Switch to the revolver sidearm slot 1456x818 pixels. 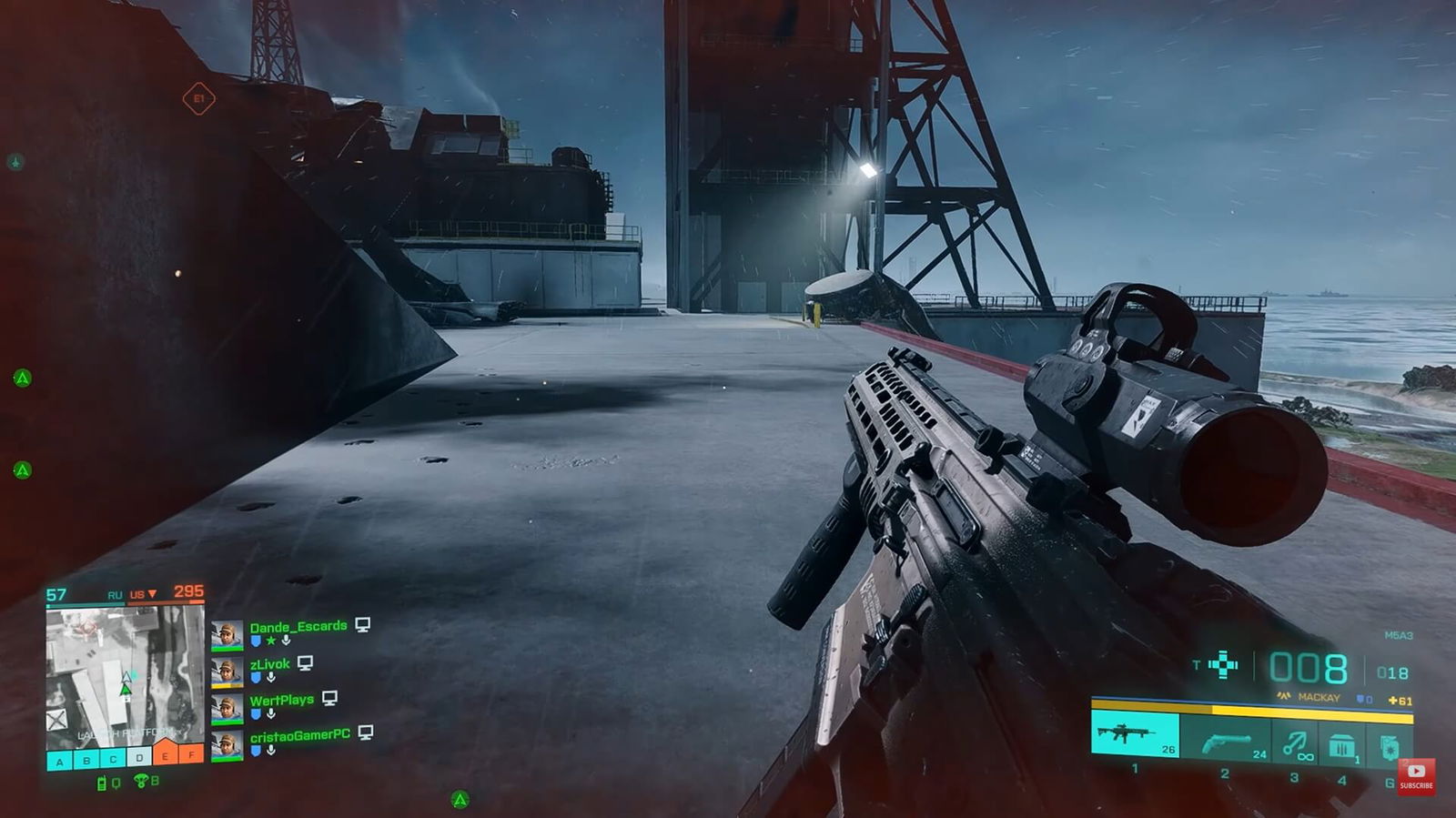click(x=1225, y=741)
